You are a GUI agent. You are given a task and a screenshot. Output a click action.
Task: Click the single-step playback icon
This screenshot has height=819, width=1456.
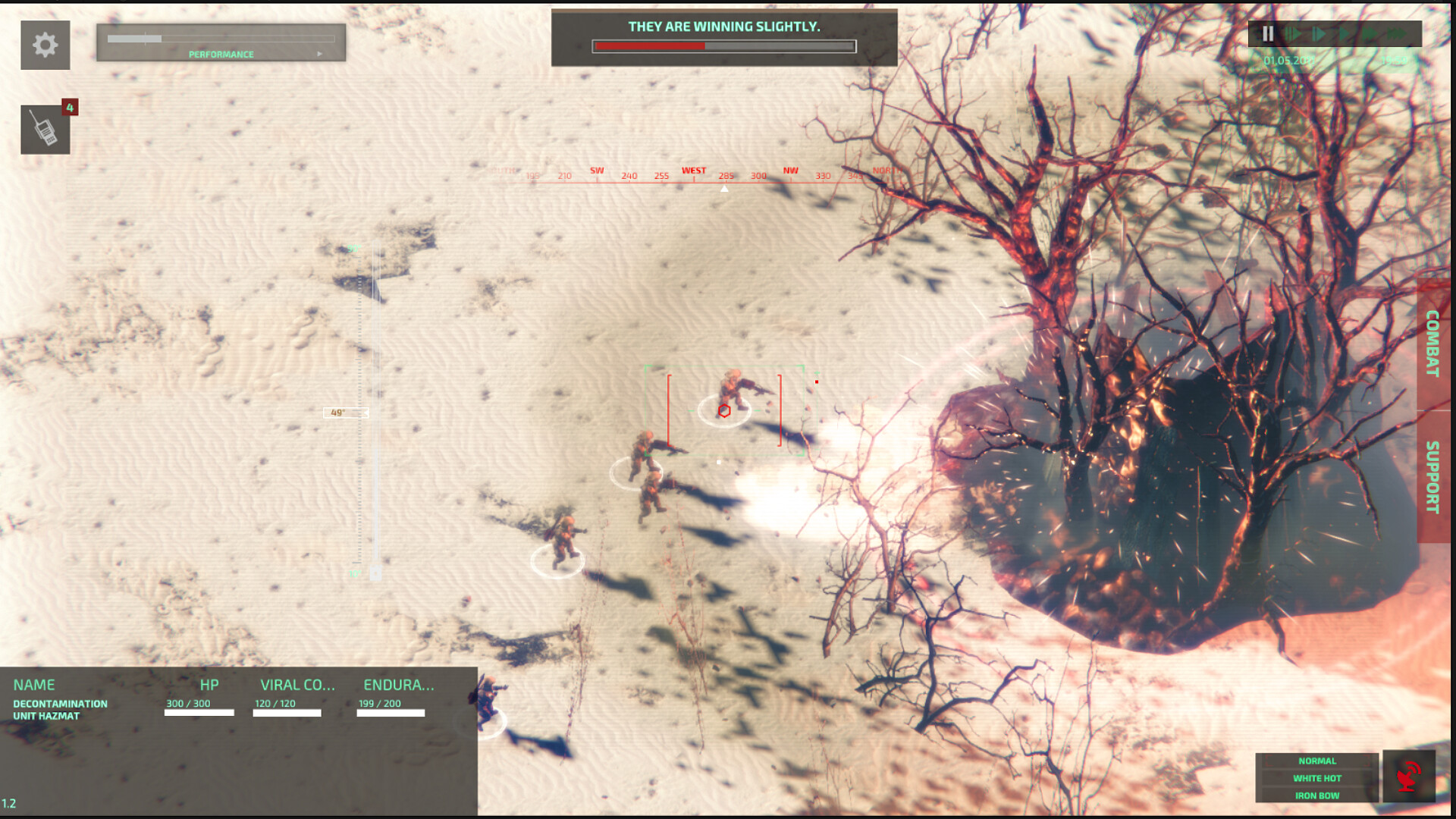click(1318, 33)
